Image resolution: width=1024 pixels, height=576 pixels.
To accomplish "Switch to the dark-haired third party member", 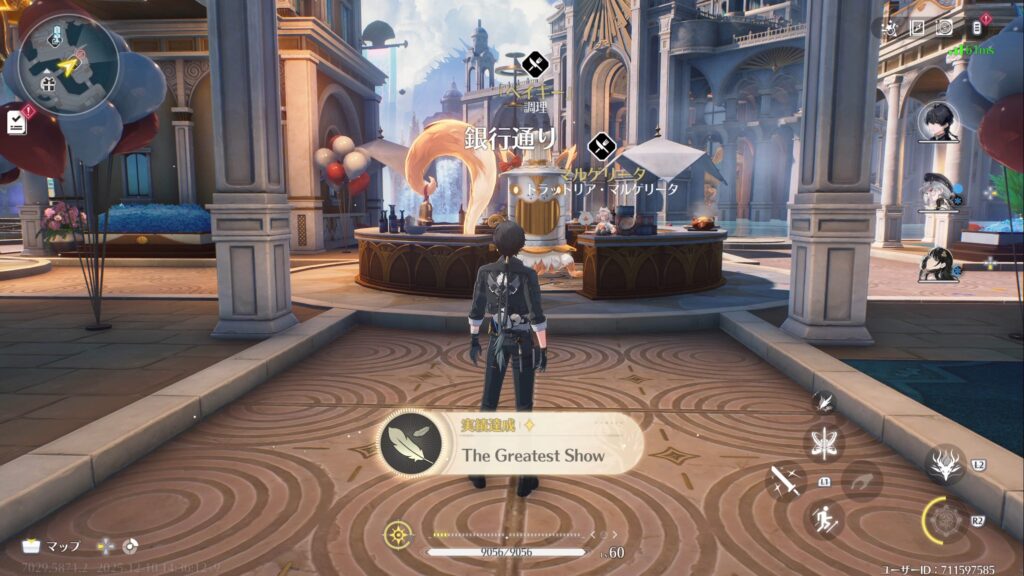I will click(x=938, y=264).
